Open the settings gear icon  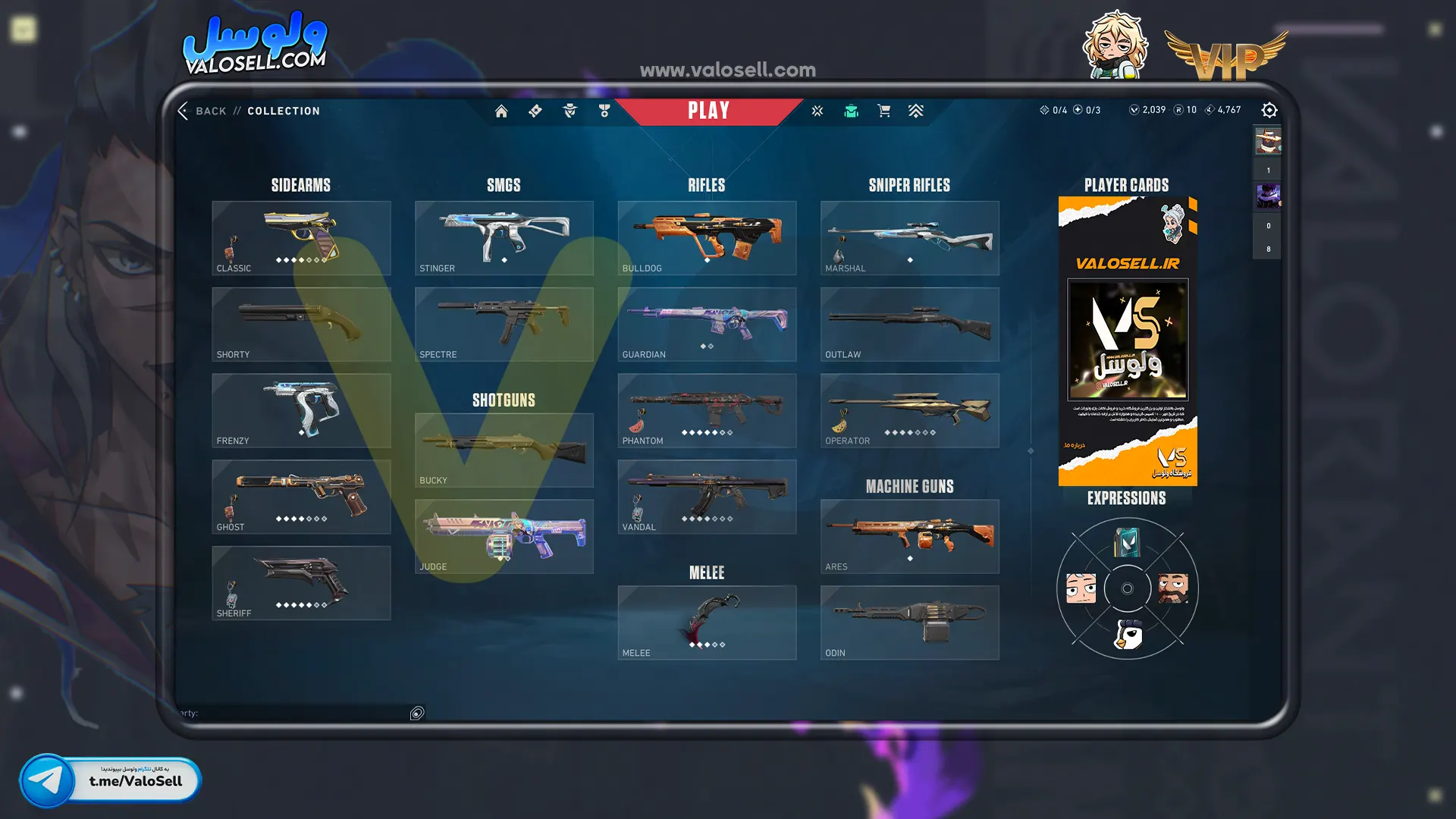pyautogui.click(x=1269, y=111)
